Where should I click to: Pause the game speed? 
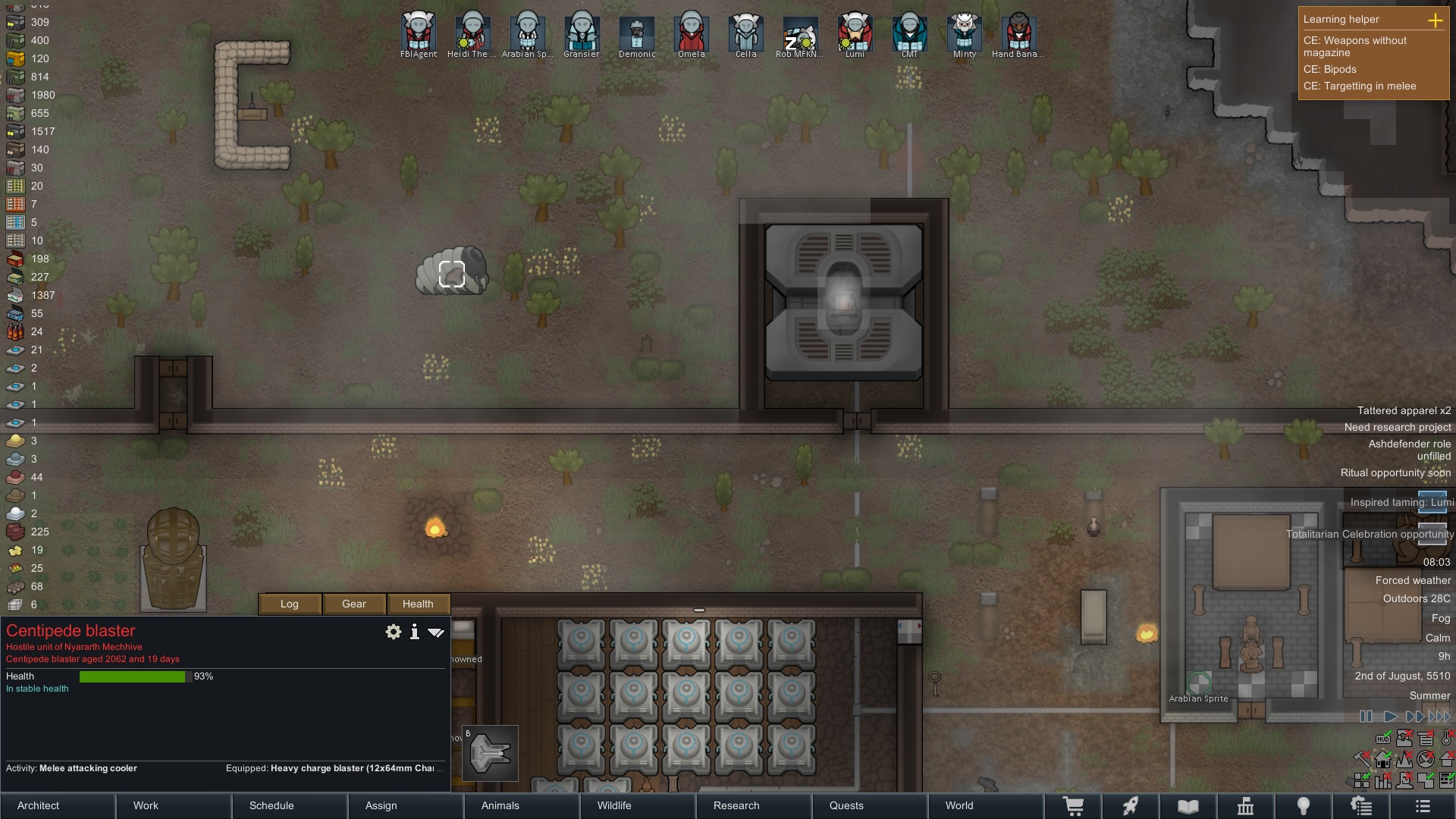(1366, 717)
